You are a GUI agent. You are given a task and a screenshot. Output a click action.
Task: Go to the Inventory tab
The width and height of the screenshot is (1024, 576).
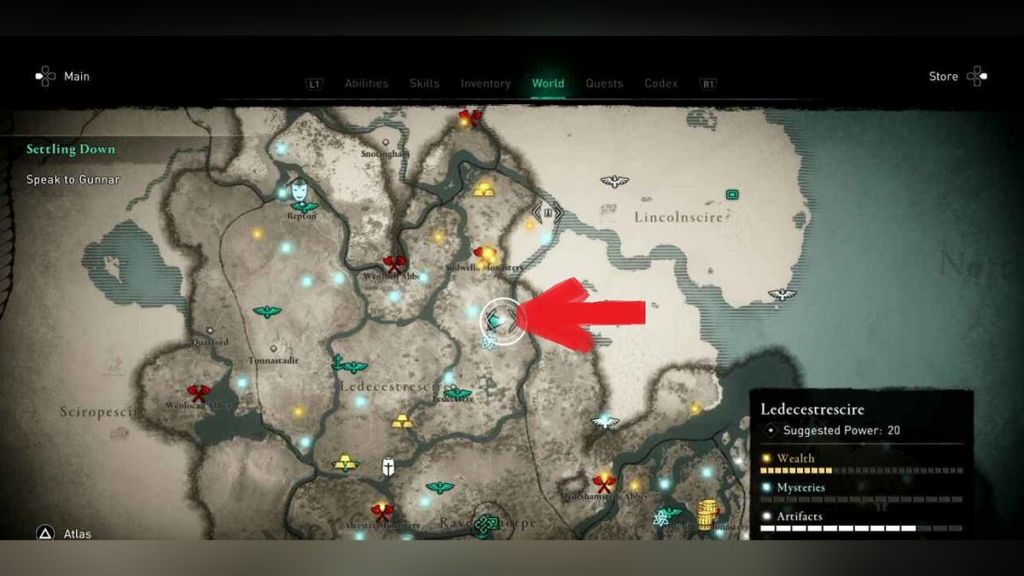tap(485, 84)
